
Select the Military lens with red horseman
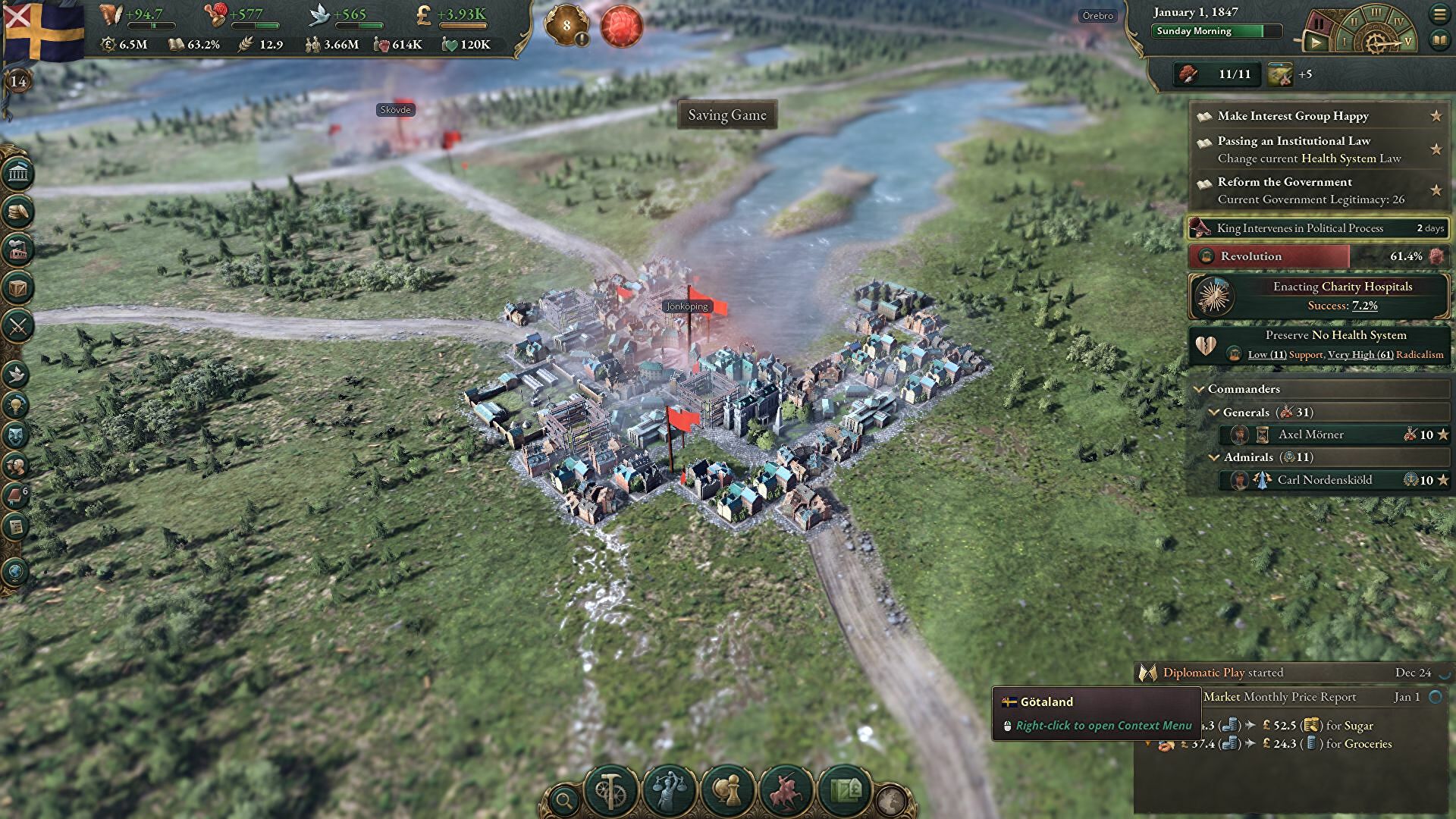coord(786,791)
